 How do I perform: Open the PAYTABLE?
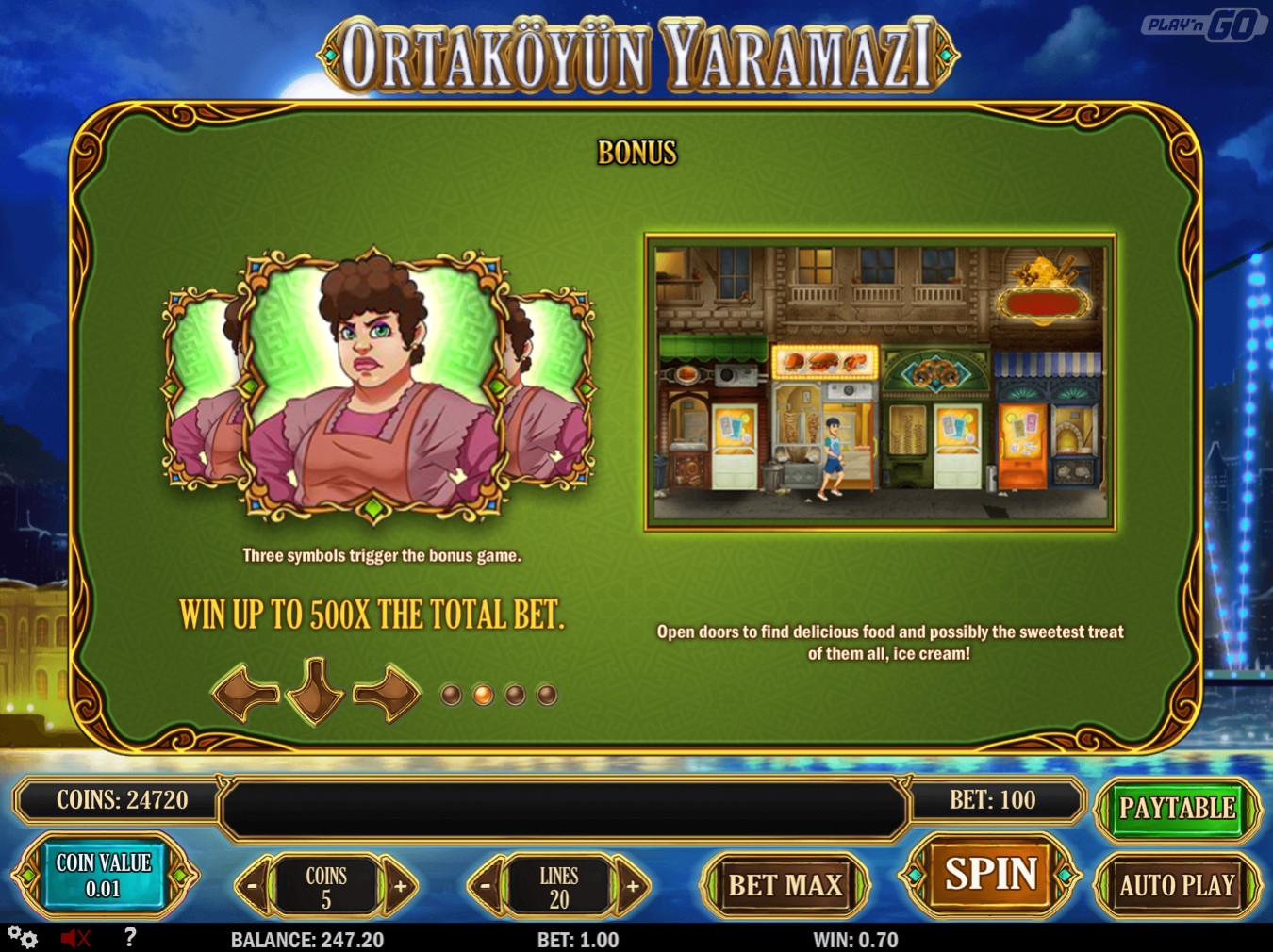click(1176, 809)
